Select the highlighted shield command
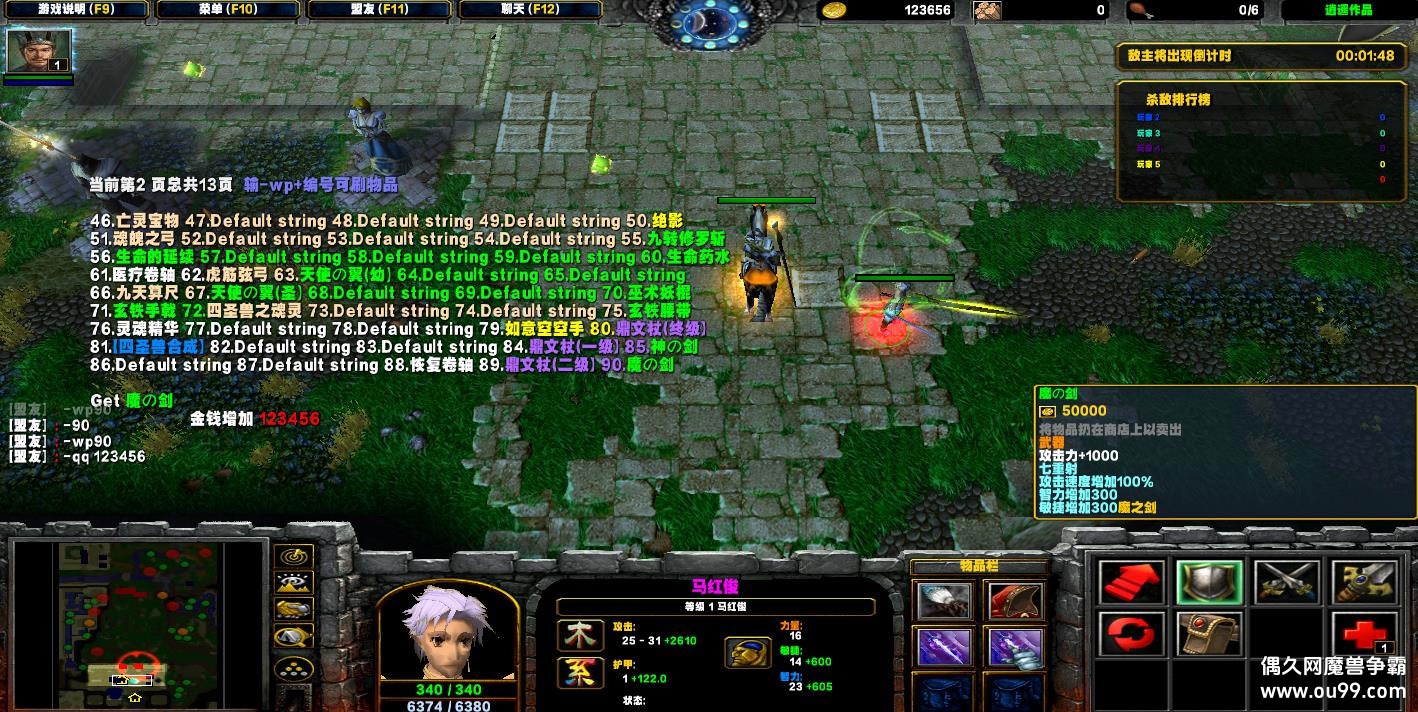 point(1209,583)
